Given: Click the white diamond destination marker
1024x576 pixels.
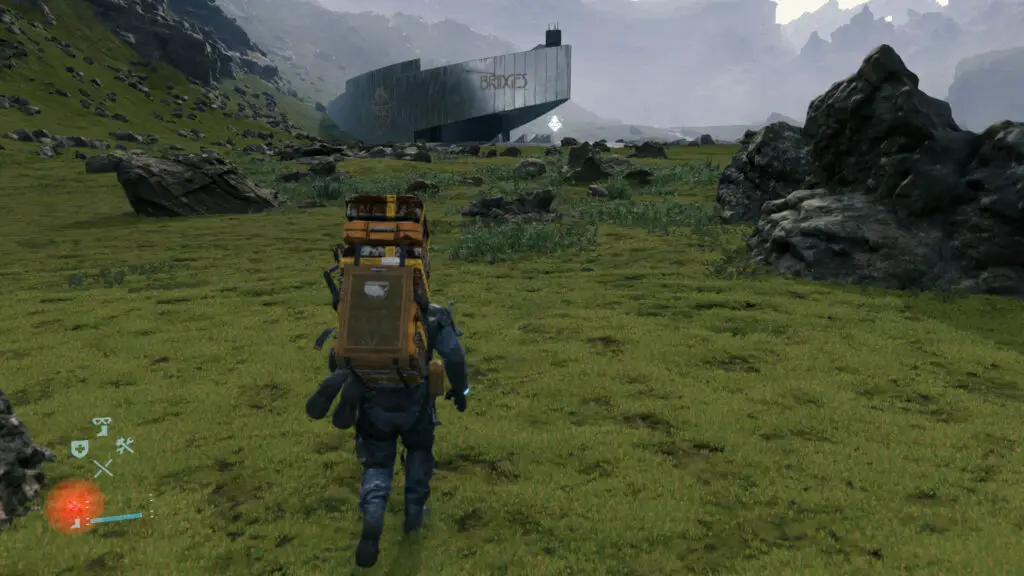Looking at the screenshot, I should pyautogui.click(x=554, y=124).
